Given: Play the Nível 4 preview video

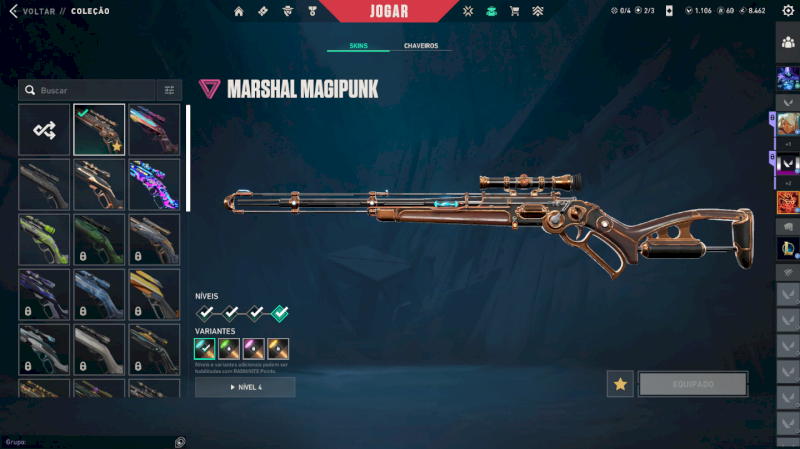Looking at the screenshot, I should [x=245, y=387].
